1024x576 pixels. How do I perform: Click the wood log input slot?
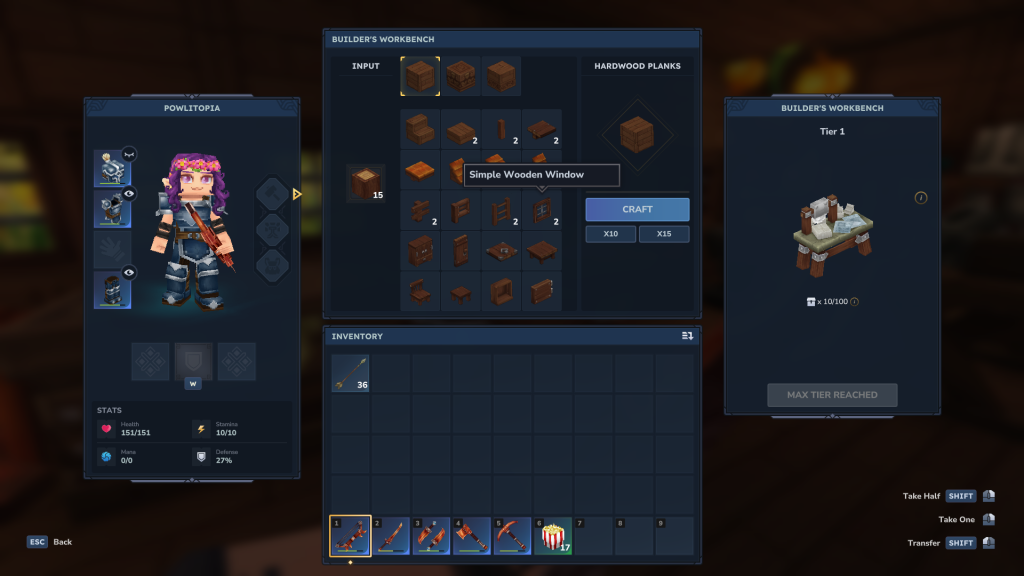[366, 183]
